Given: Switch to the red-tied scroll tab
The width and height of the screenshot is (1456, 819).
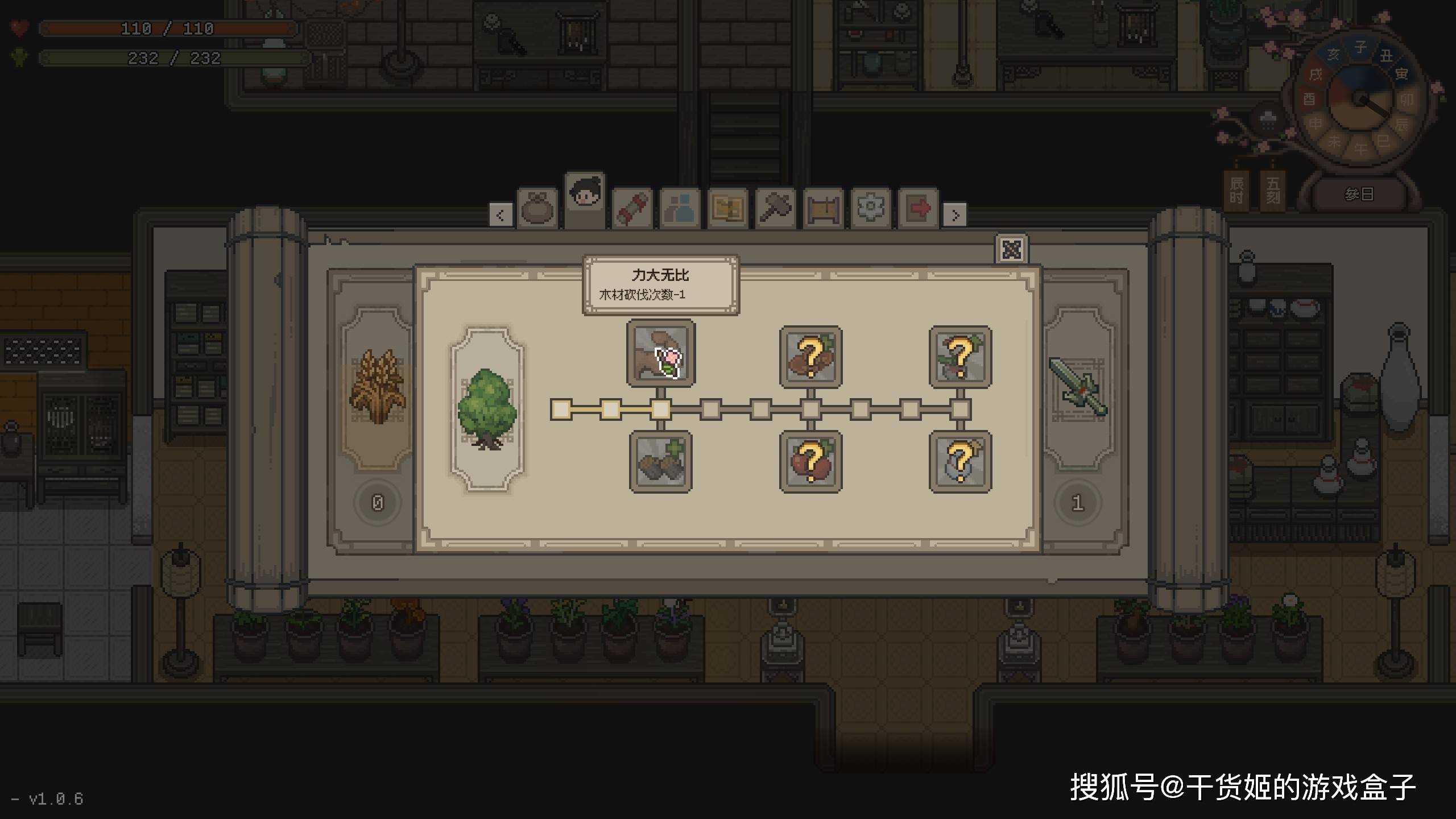Looking at the screenshot, I should [632, 208].
